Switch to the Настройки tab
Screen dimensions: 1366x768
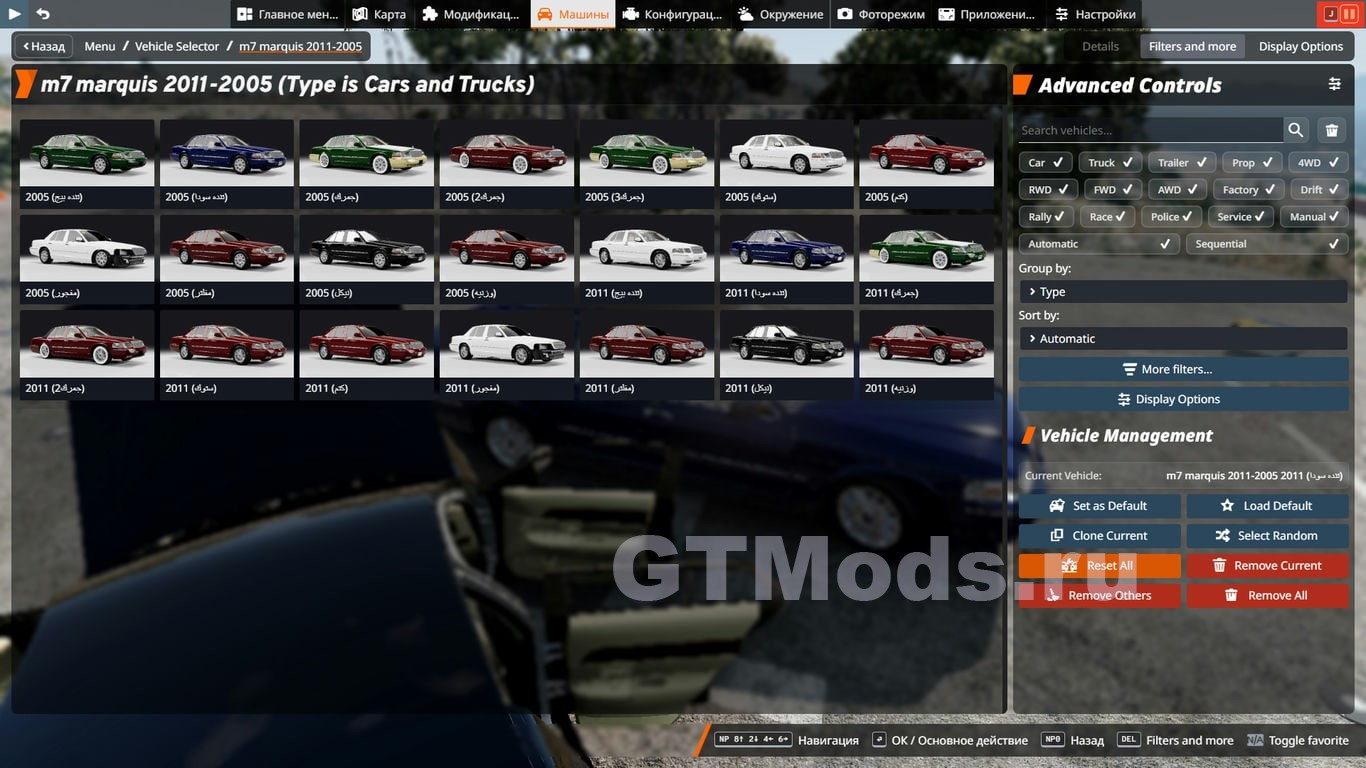click(x=1095, y=14)
